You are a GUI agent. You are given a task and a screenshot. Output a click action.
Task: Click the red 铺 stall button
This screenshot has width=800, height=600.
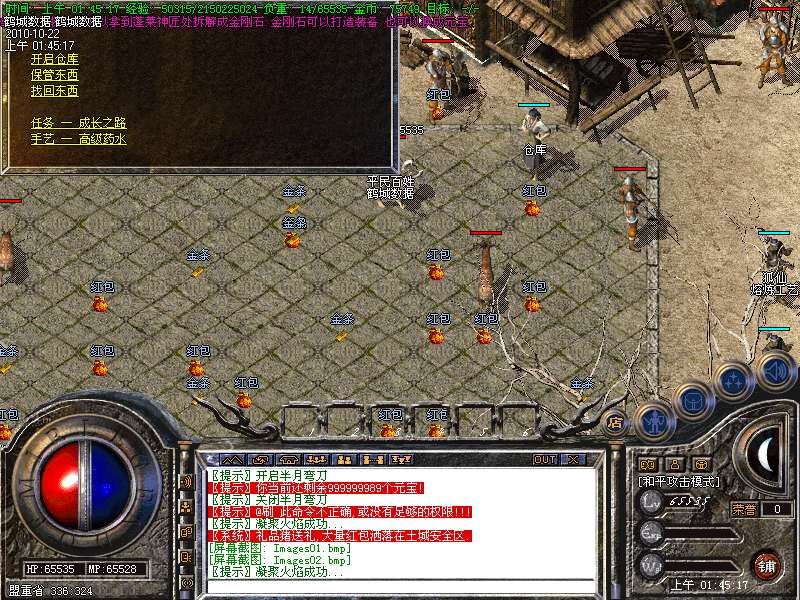point(767,564)
